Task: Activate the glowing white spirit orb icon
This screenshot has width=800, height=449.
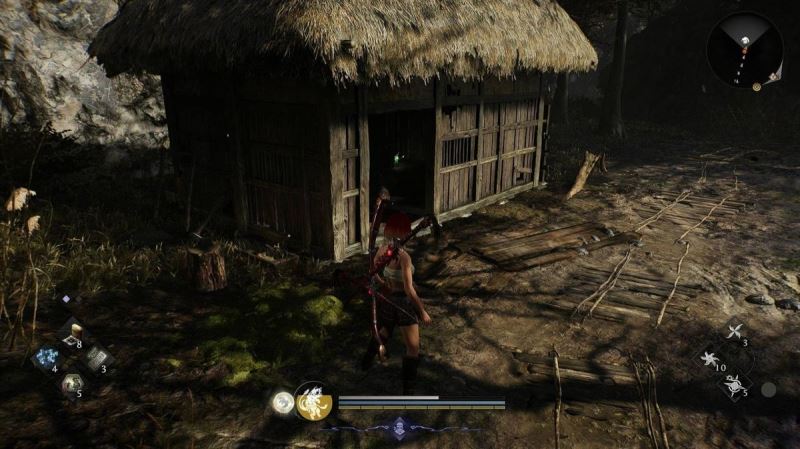Action: (x=283, y=402)
